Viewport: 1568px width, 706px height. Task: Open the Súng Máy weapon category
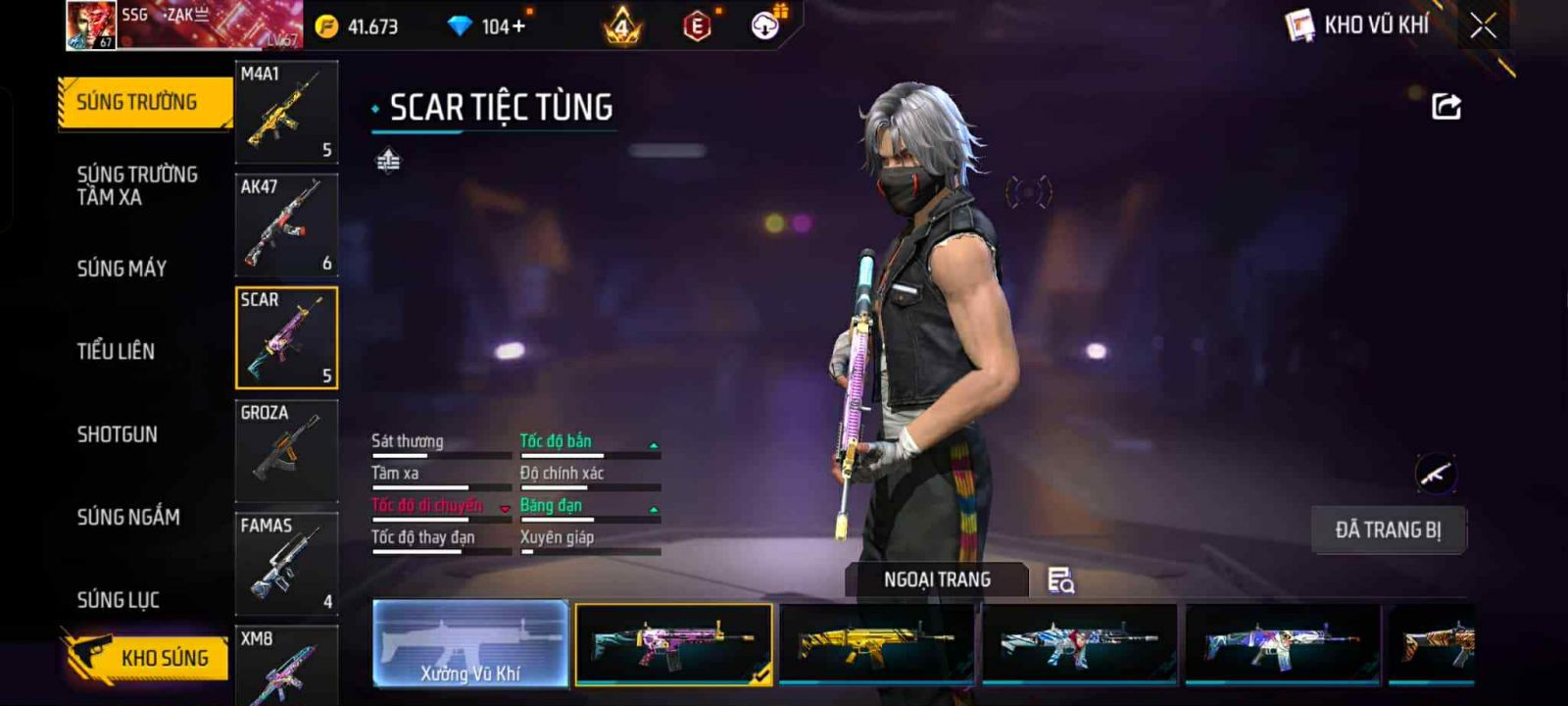[x=122, y=268]
